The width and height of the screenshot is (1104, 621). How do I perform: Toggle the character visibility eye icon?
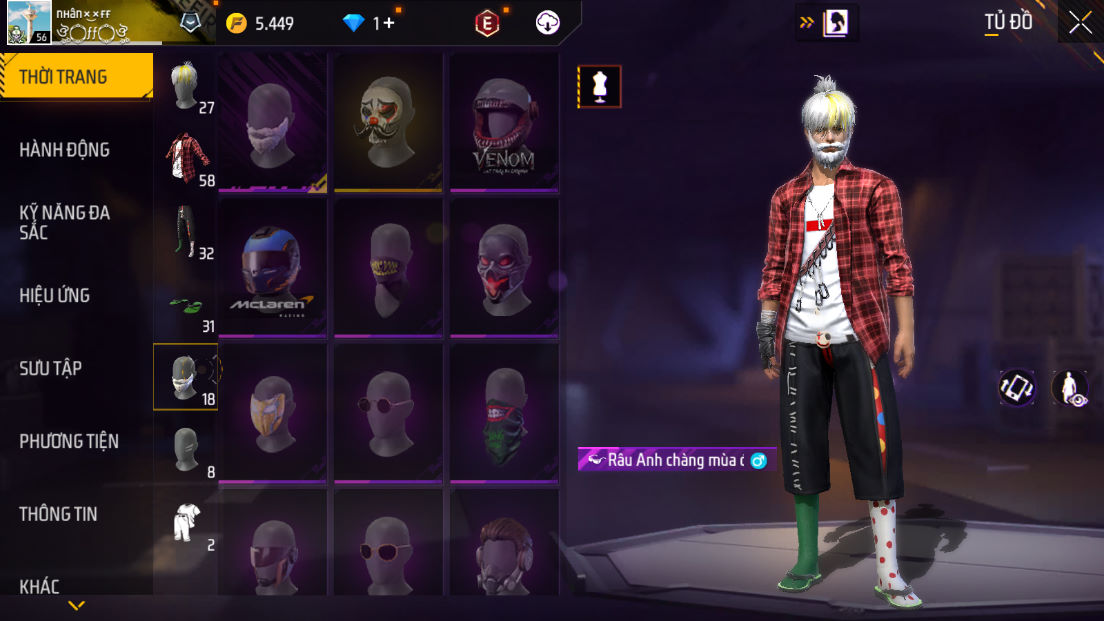point(1070,388)
